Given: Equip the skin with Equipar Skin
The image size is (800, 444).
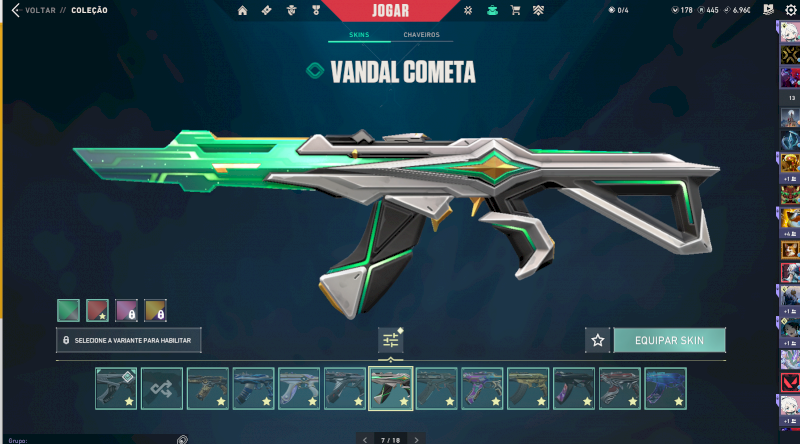Looking at the screenshot, I should click(669, 340).
